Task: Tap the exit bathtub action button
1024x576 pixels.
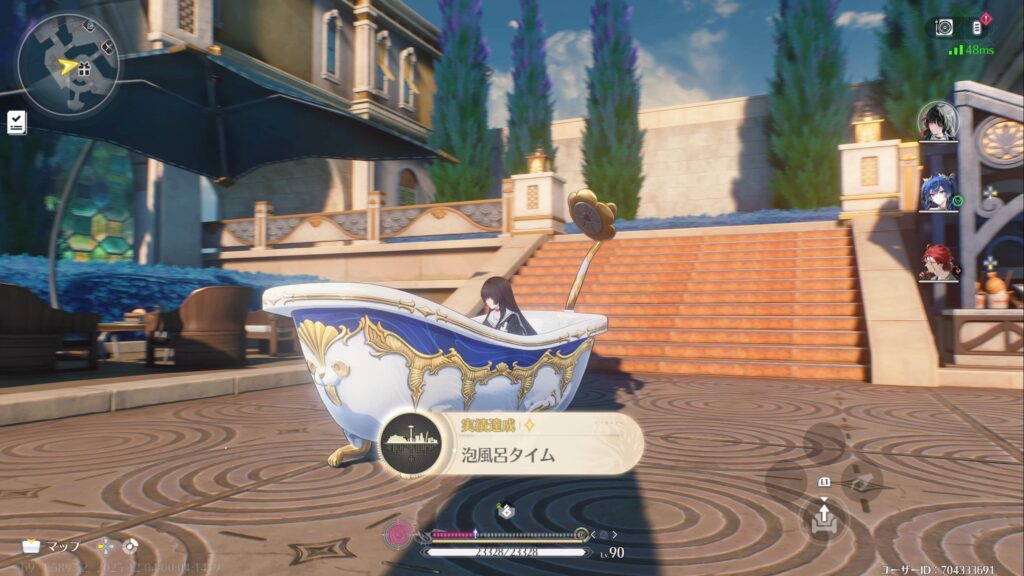Action: point(824,517)
